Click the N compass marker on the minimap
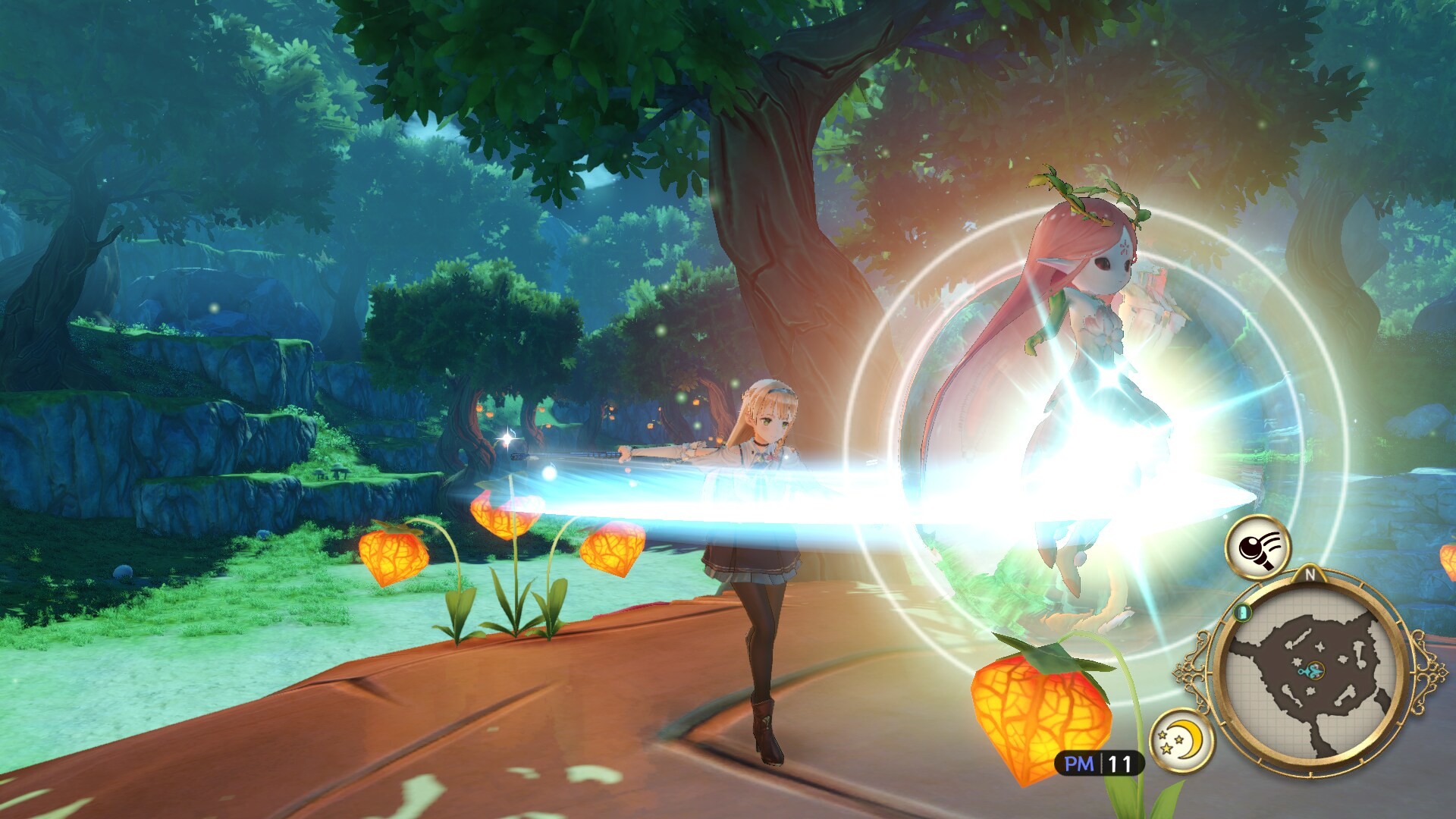The width and height of the screenshot is (1456, 819). (1310, 574)
